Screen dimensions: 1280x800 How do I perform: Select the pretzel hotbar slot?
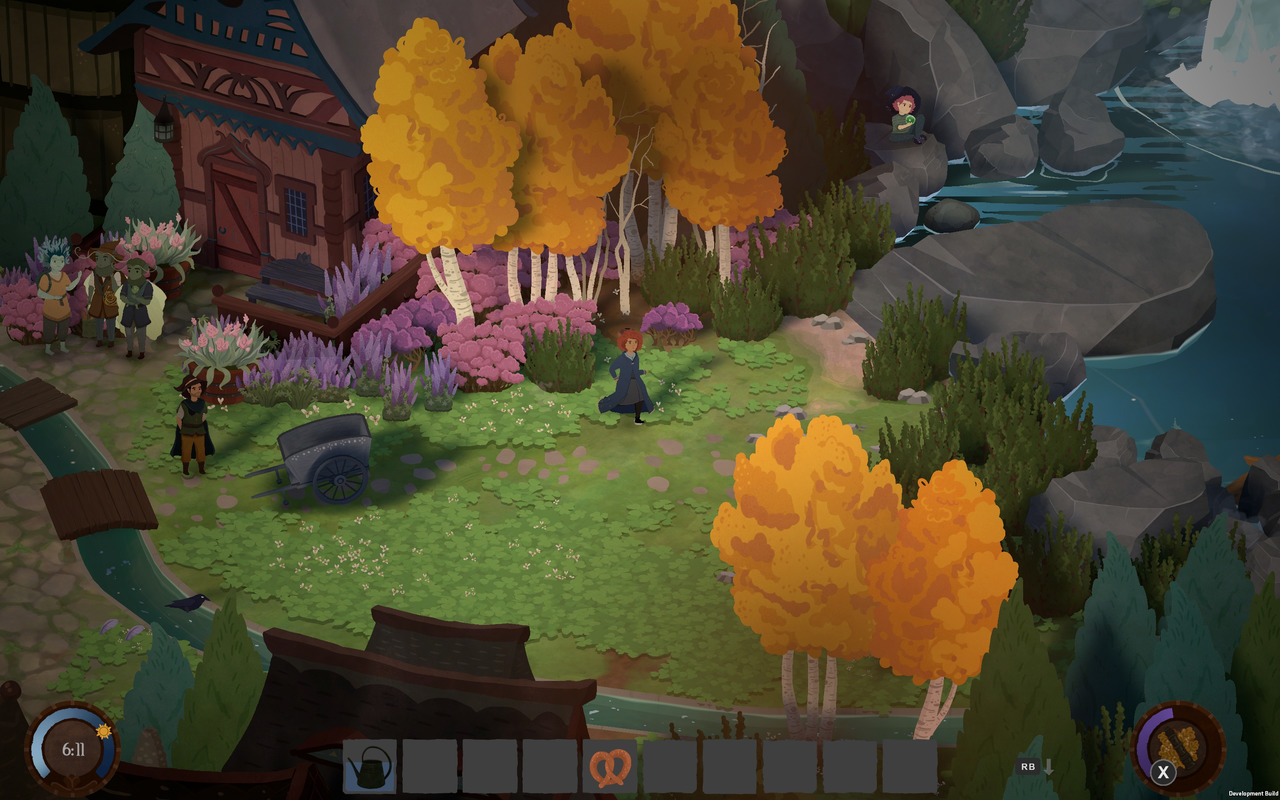[609, 766]
